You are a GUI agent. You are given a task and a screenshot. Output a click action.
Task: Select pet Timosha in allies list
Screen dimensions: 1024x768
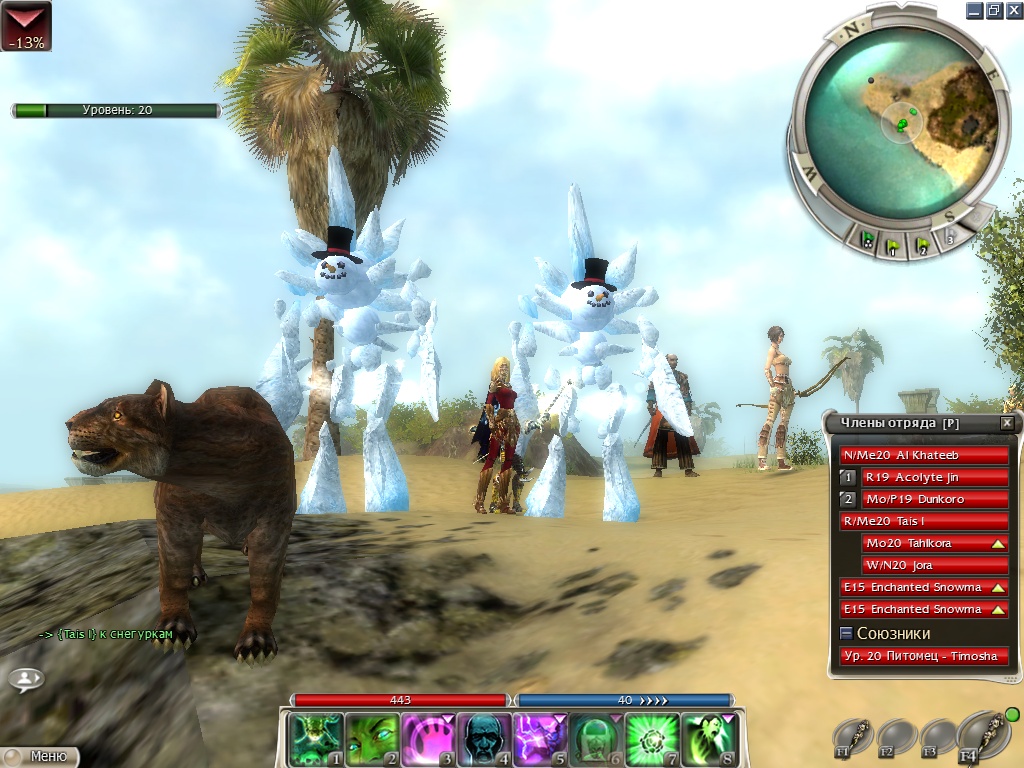(924, 656)
